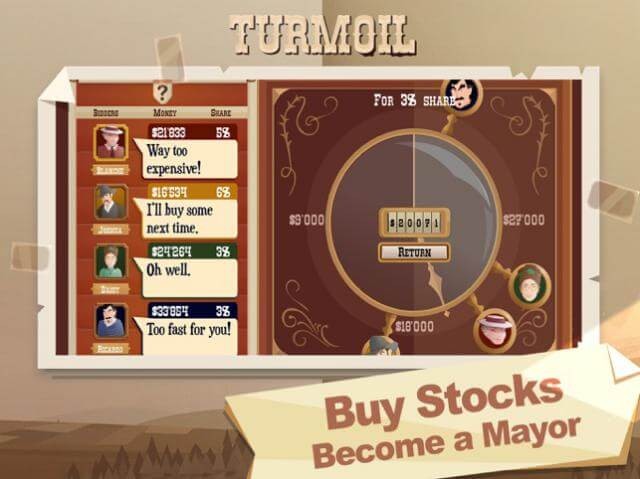The height and width of the screenshot is (479, 640).
Task: Click the Return button
Action: tap(412, 252)
